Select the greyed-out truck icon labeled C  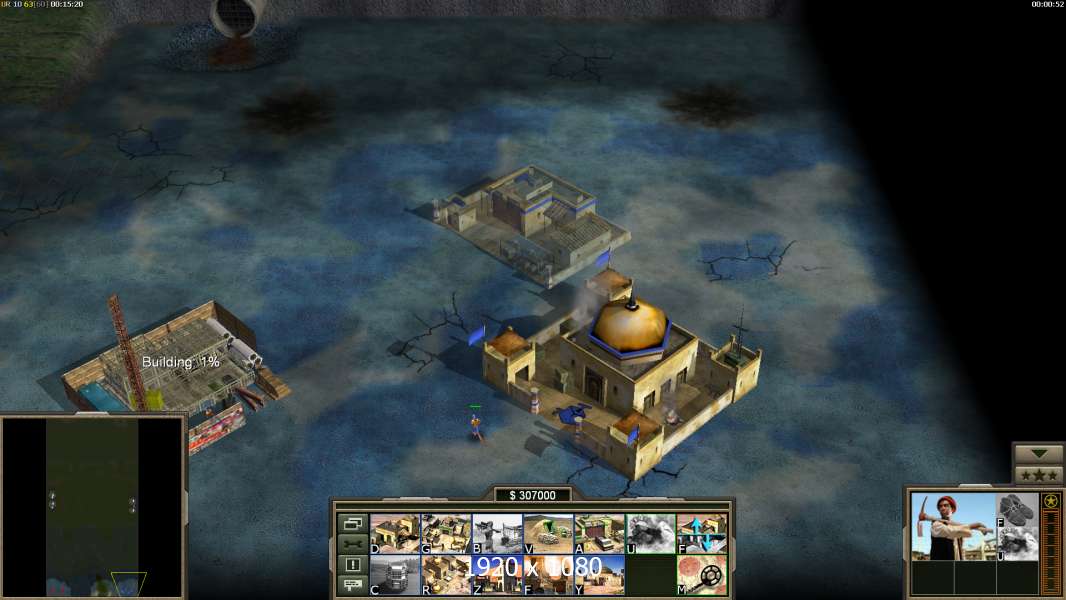395,575
